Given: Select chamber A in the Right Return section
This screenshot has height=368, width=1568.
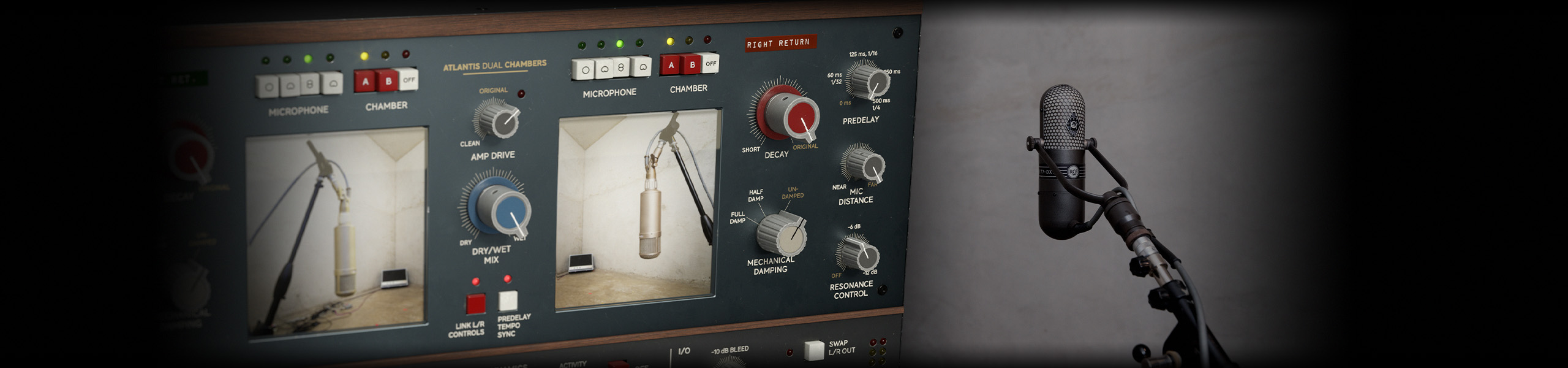Looking at the screenshot, I should pos(671,65).
